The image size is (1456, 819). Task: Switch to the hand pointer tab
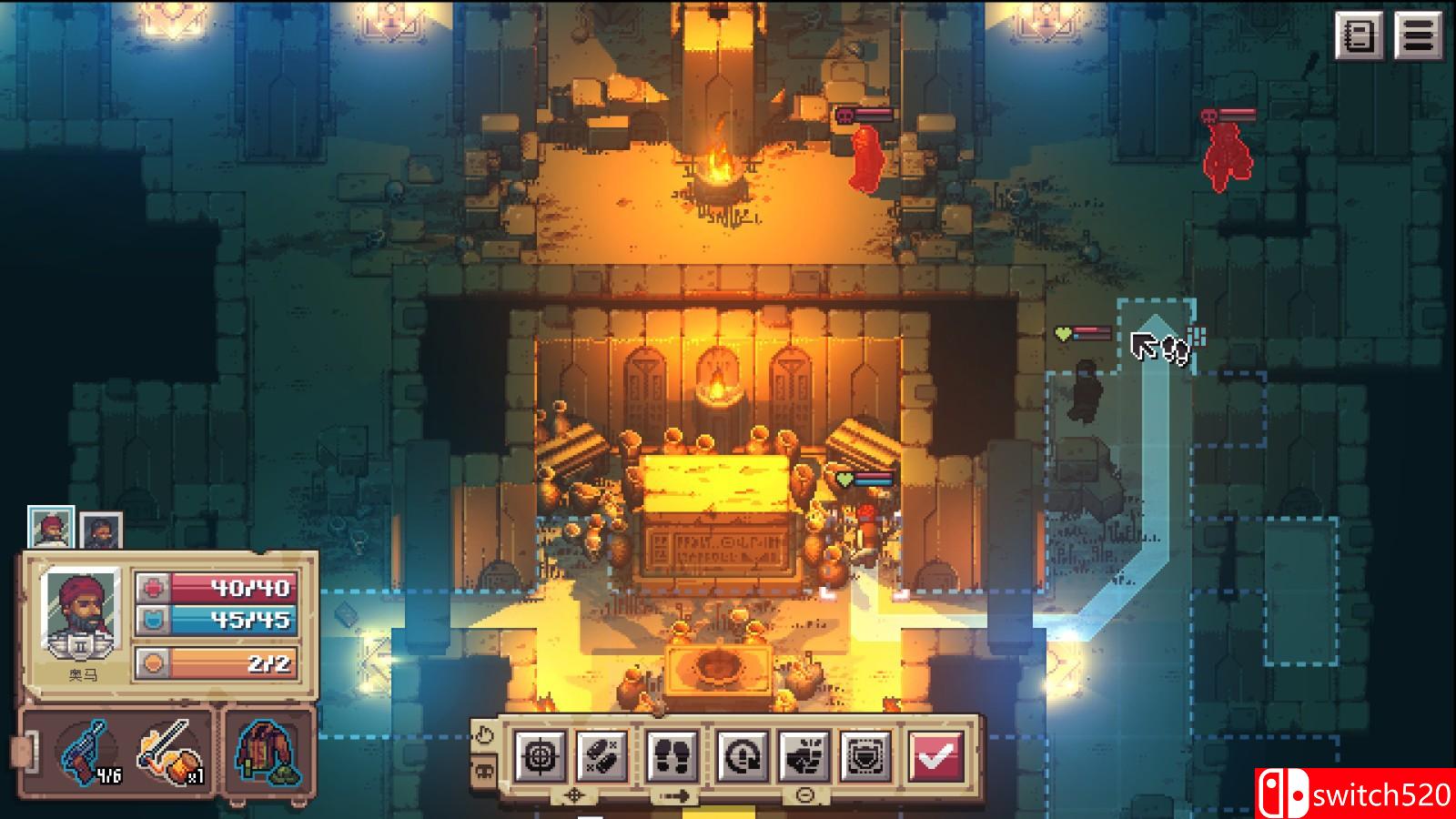point(484,735)
